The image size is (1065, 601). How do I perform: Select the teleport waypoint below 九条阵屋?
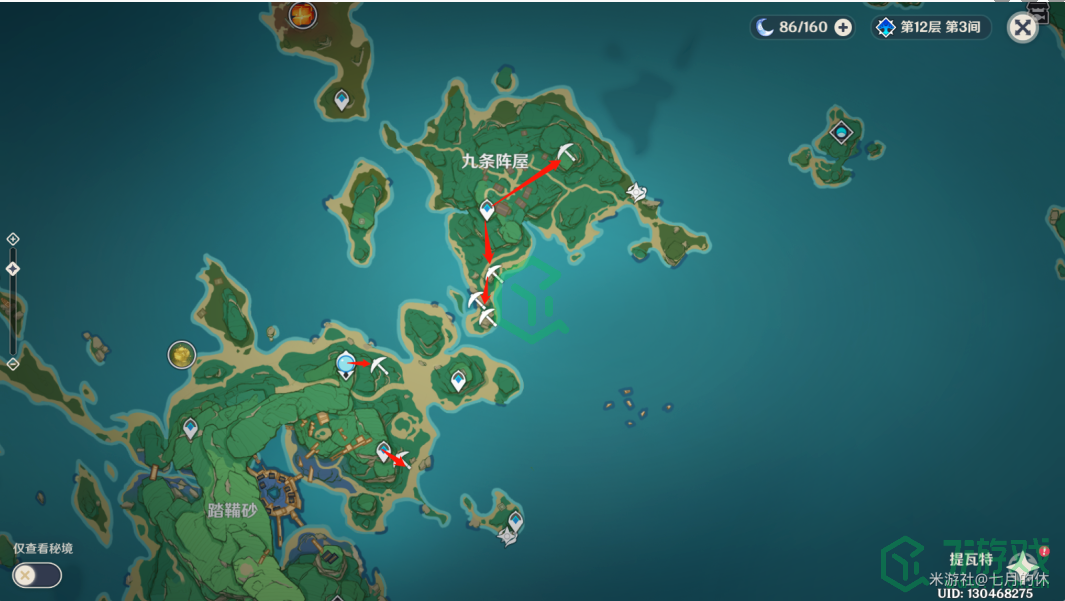(x=487, y=210)
